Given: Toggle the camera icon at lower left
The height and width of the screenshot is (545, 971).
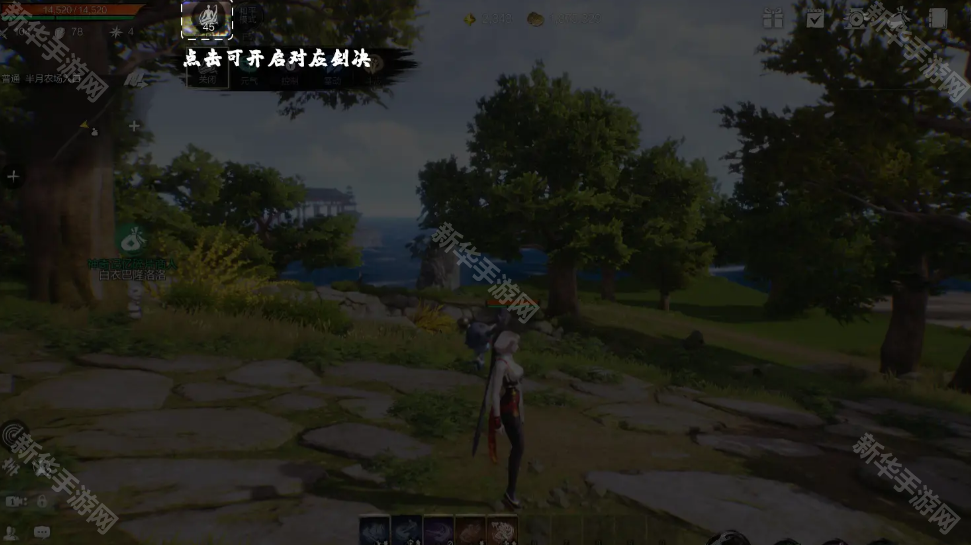Looking at the screenshot, I should point(14,501).
